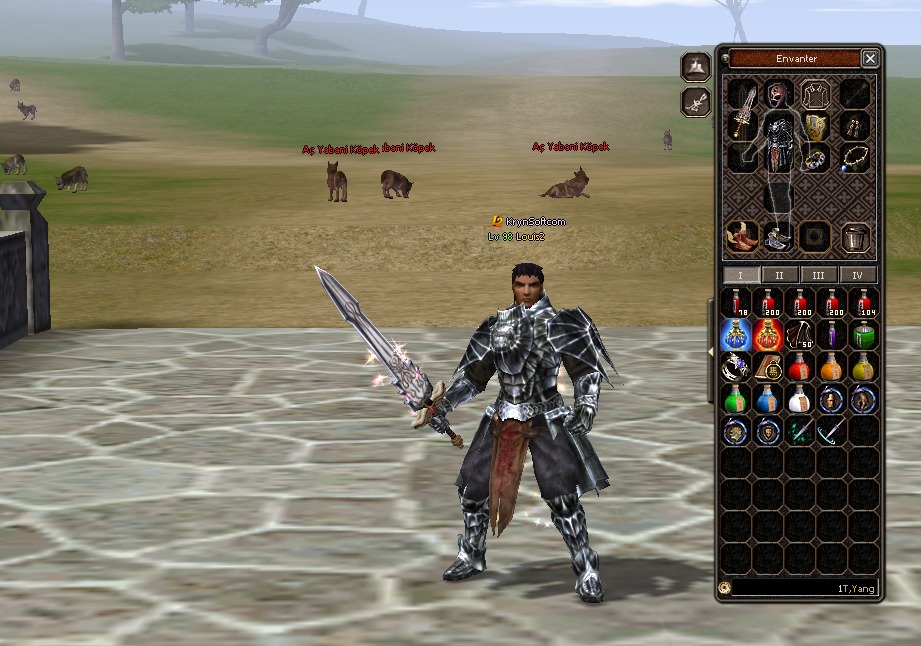Select the purple vial item
Screen dimensions: 921x646
pos(831,335)
